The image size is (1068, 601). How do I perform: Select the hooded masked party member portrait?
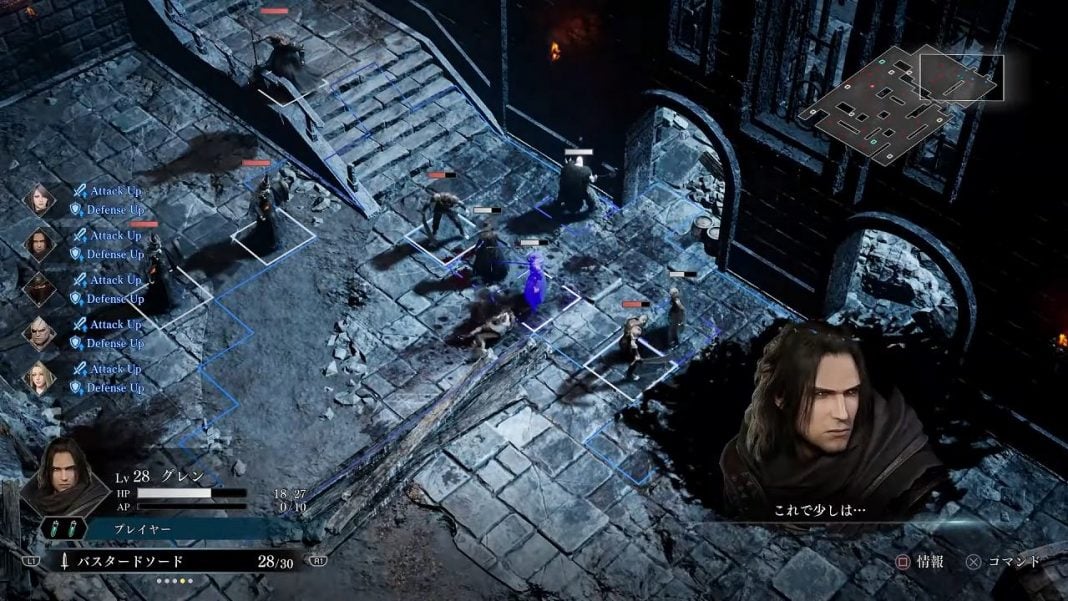click(x=40, y=288)
